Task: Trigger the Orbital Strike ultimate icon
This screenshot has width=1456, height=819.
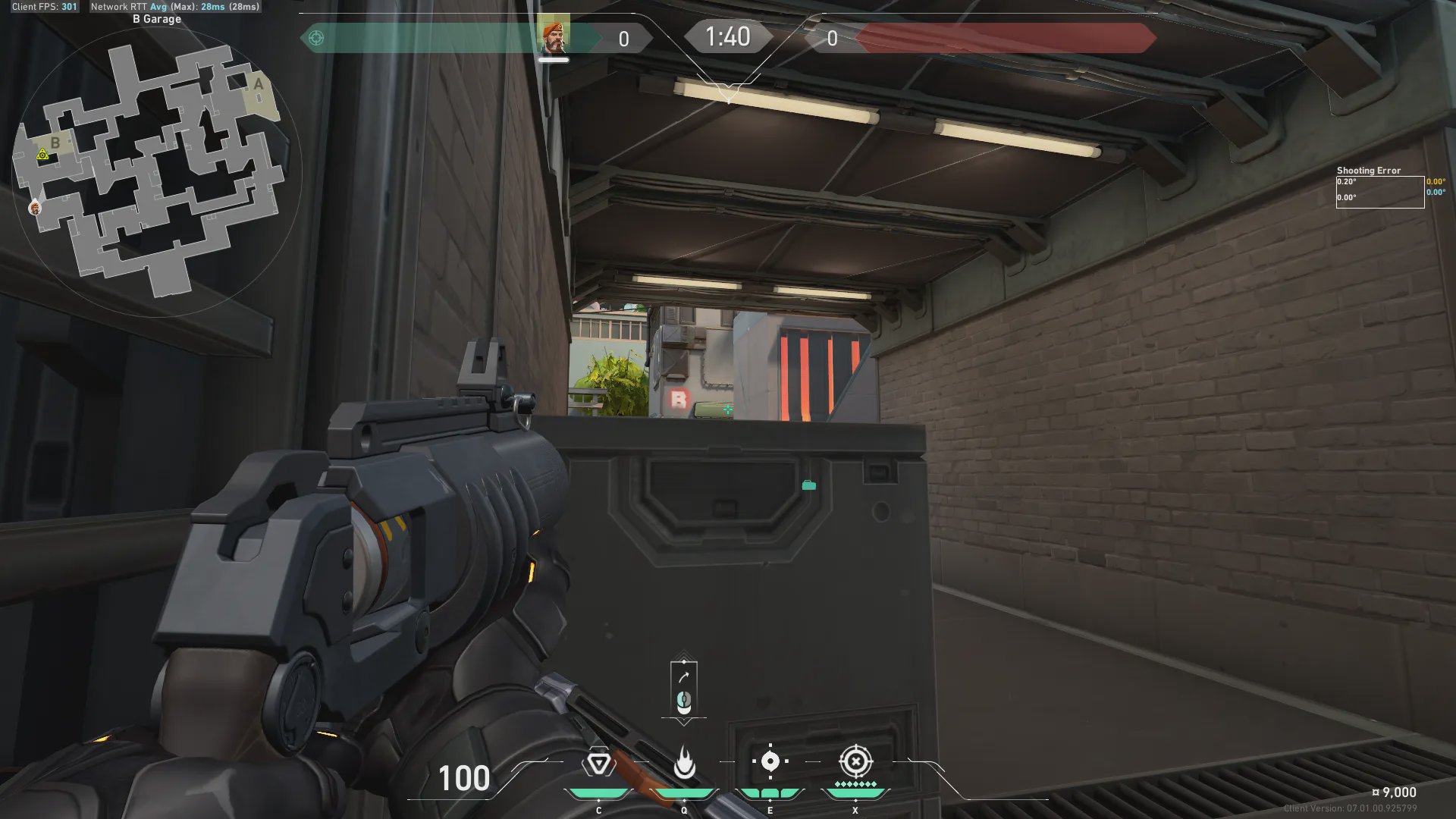Action: [x=855, y=761]
